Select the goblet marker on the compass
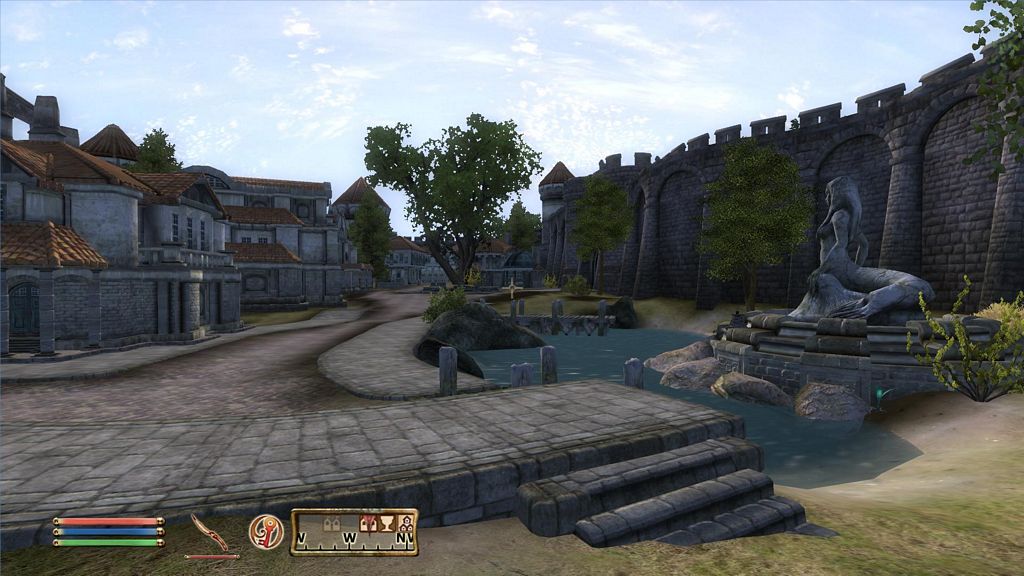Screen dimensions: 1024x576 (x=387, y=523)
